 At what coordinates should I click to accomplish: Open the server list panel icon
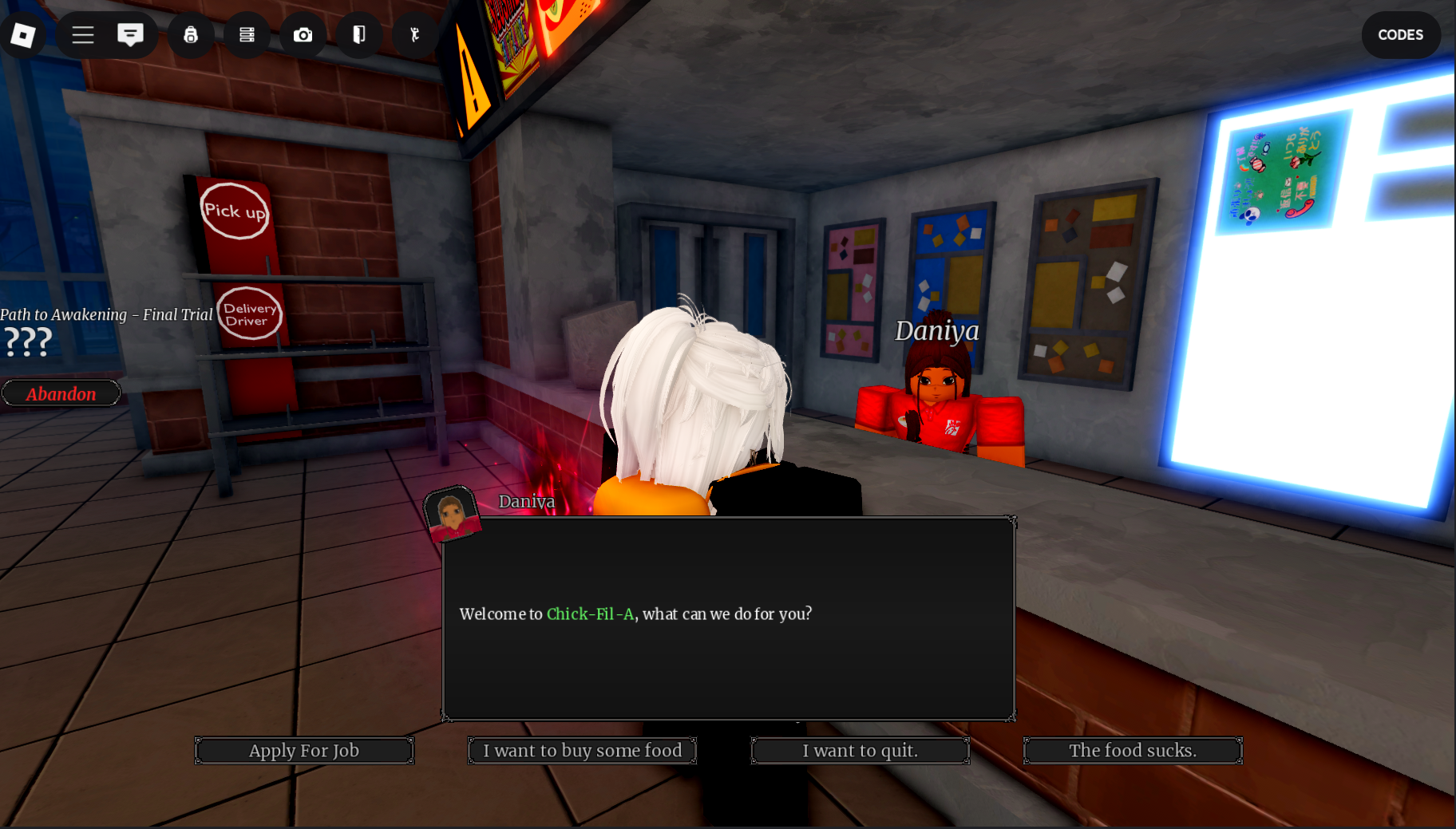pyautogui.click(x=247, y=35)
